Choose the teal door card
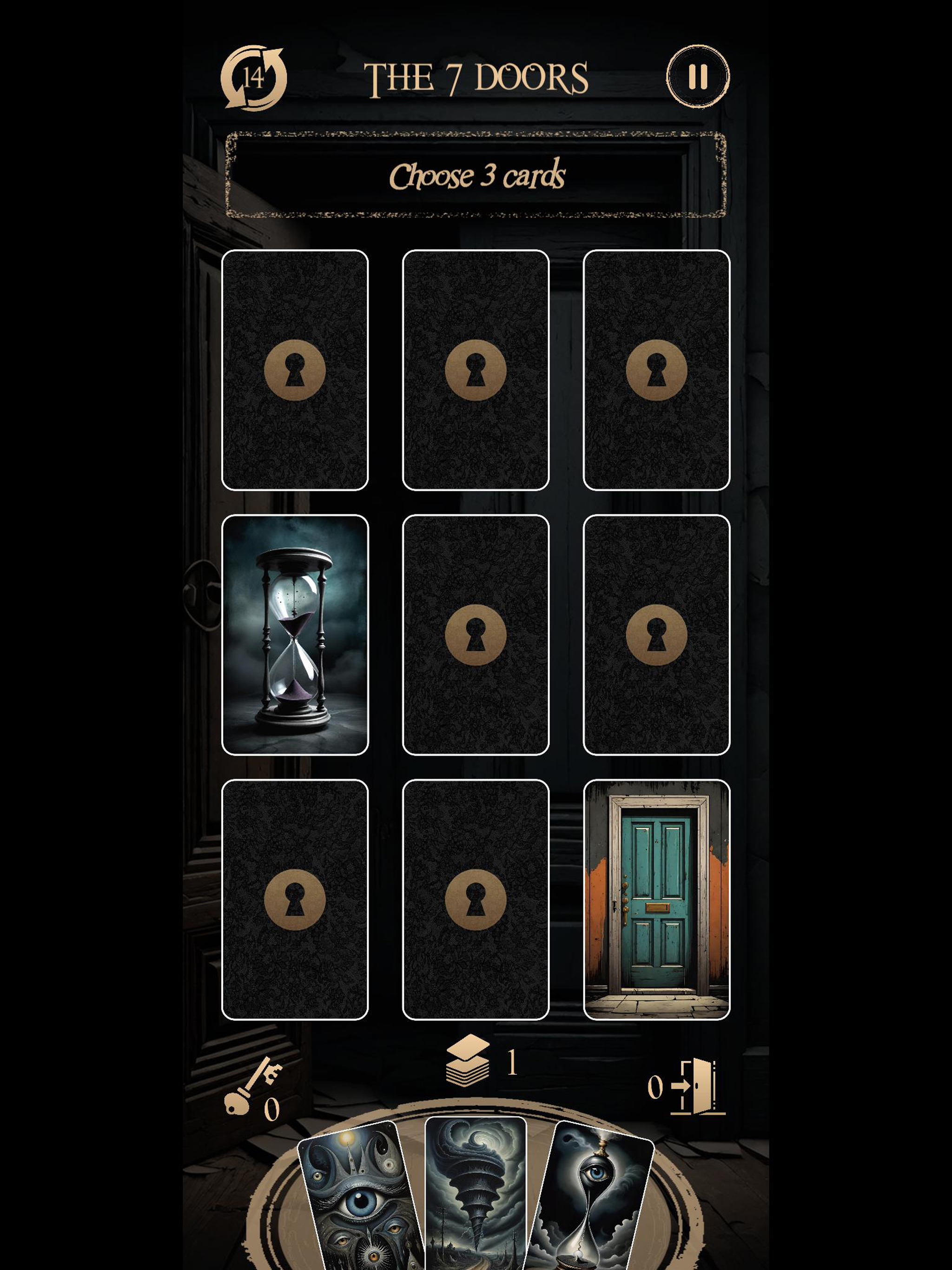This screenshot has height=1270, width=952. (x=656, y=899)
